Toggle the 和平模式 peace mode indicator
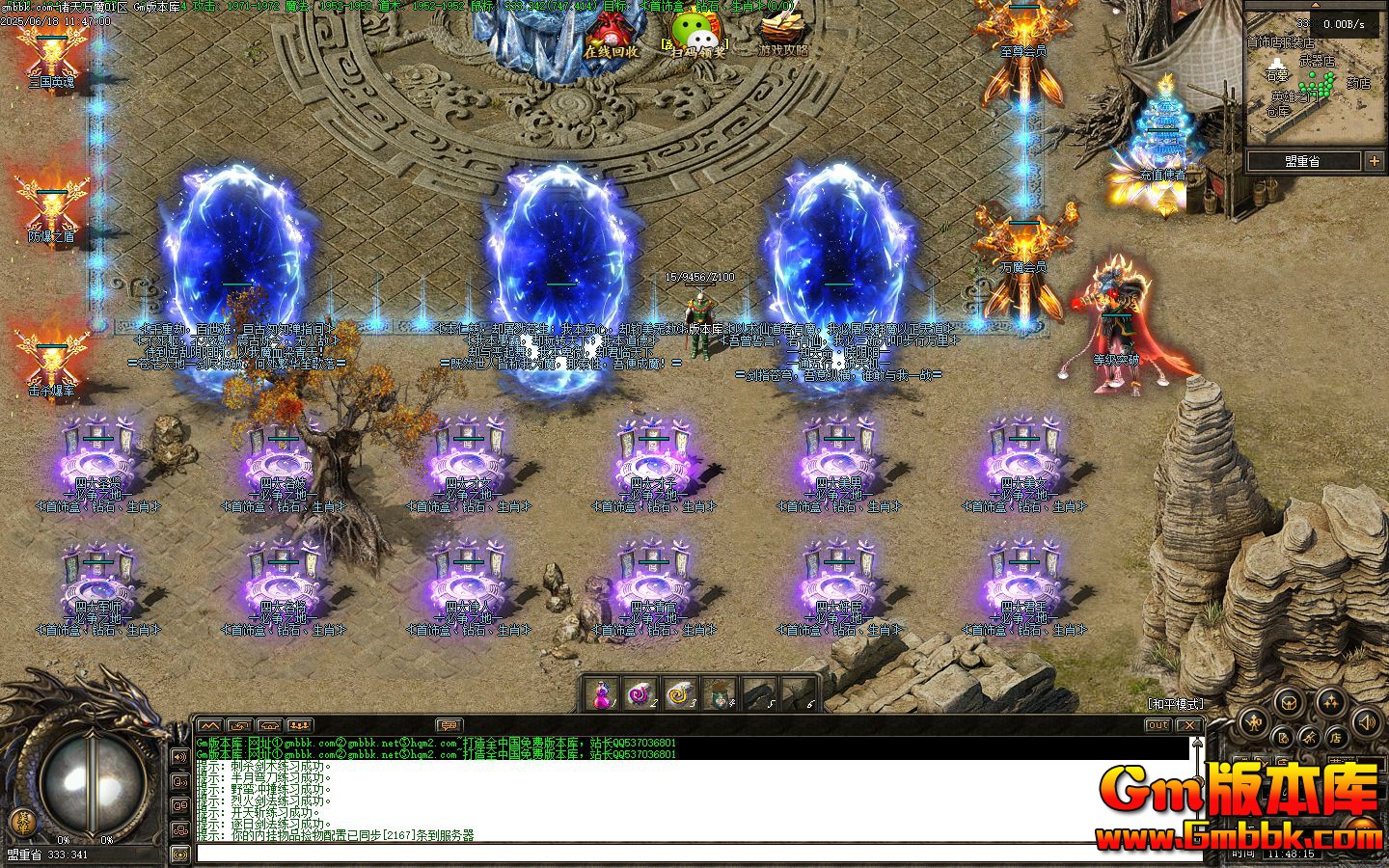Image resolution: width=1389 pixels, height=868 pixels. pos(1175,703)
